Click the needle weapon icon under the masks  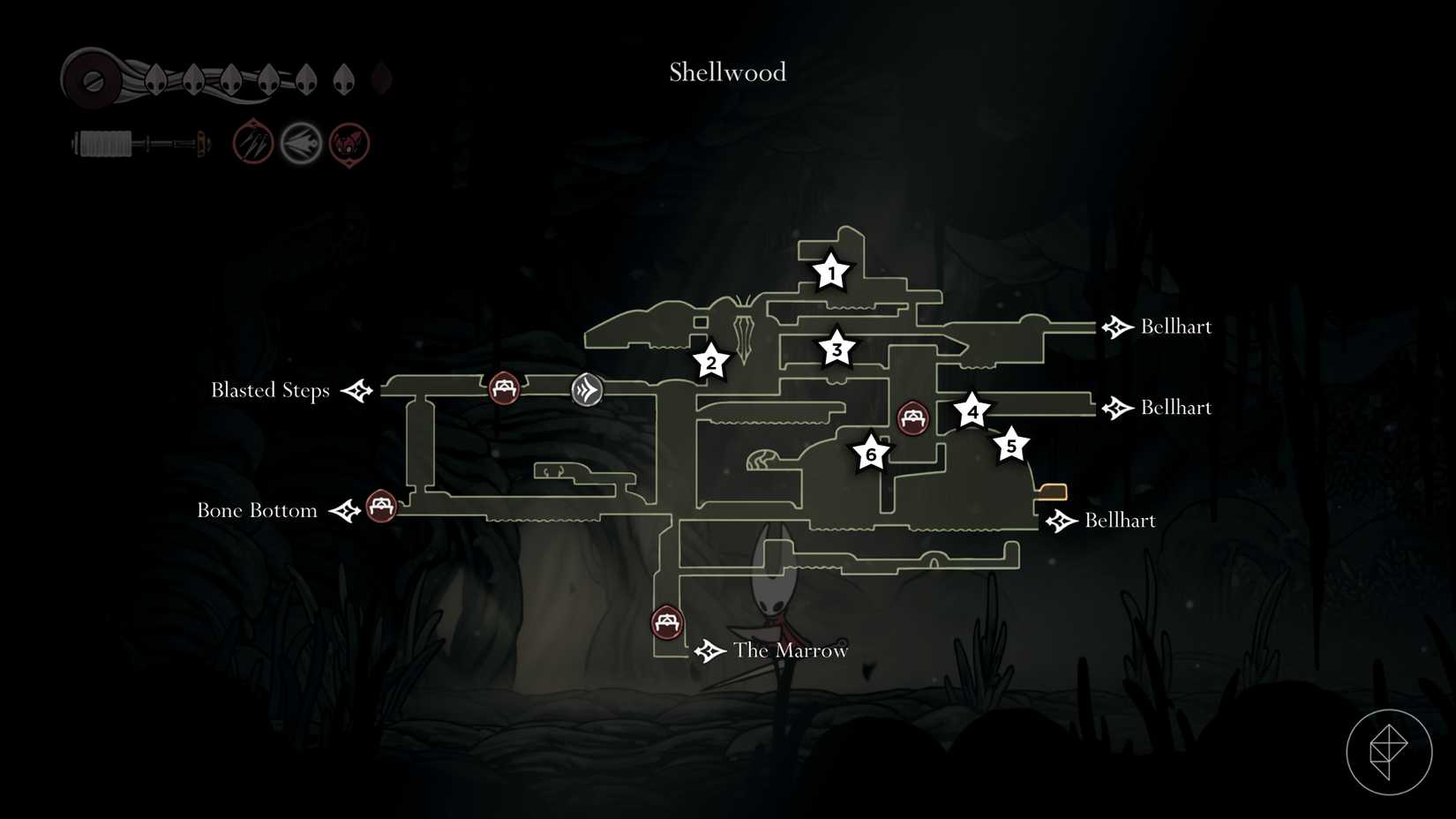pyautogui.click(x=137, y=141)
